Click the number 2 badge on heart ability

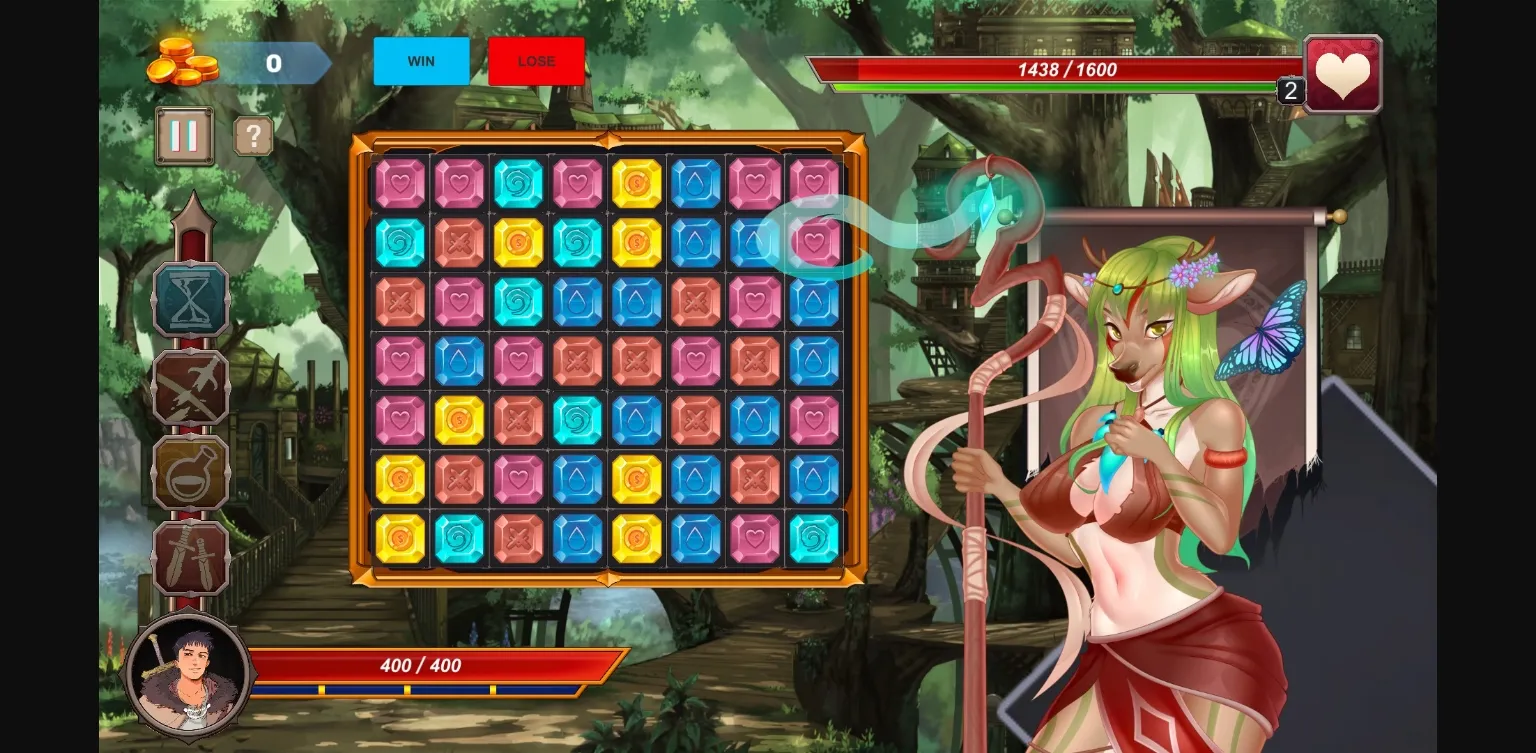[x=1290, y=91]
